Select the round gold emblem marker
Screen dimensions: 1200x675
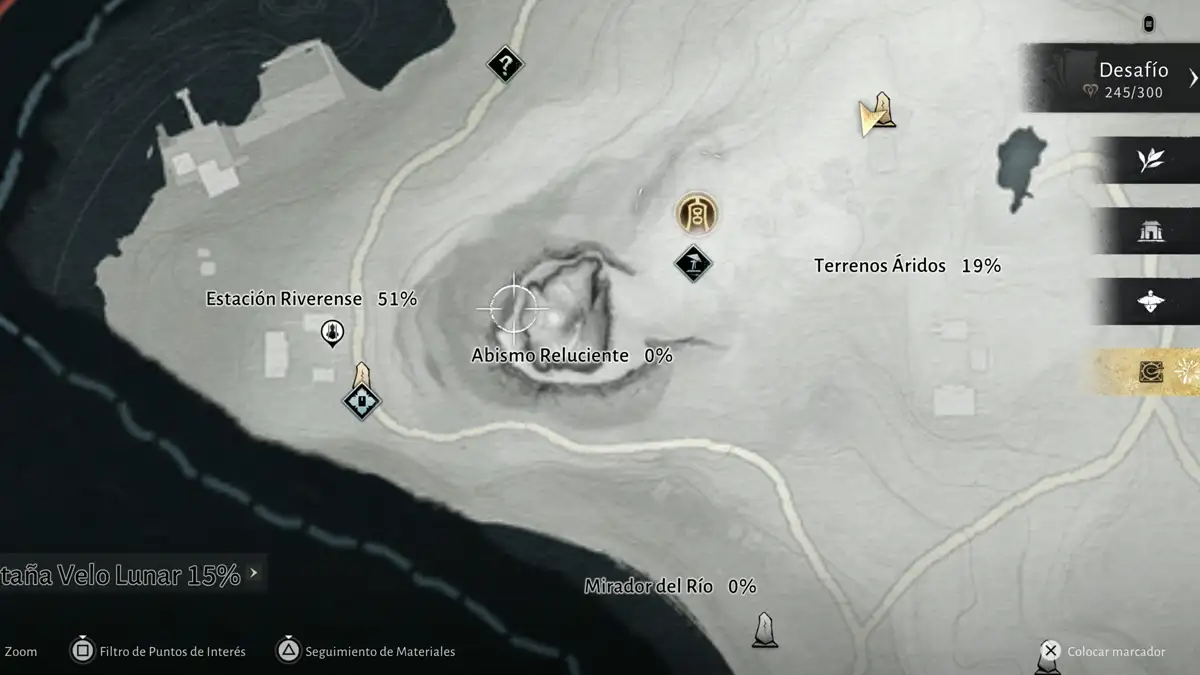[696, 212]
